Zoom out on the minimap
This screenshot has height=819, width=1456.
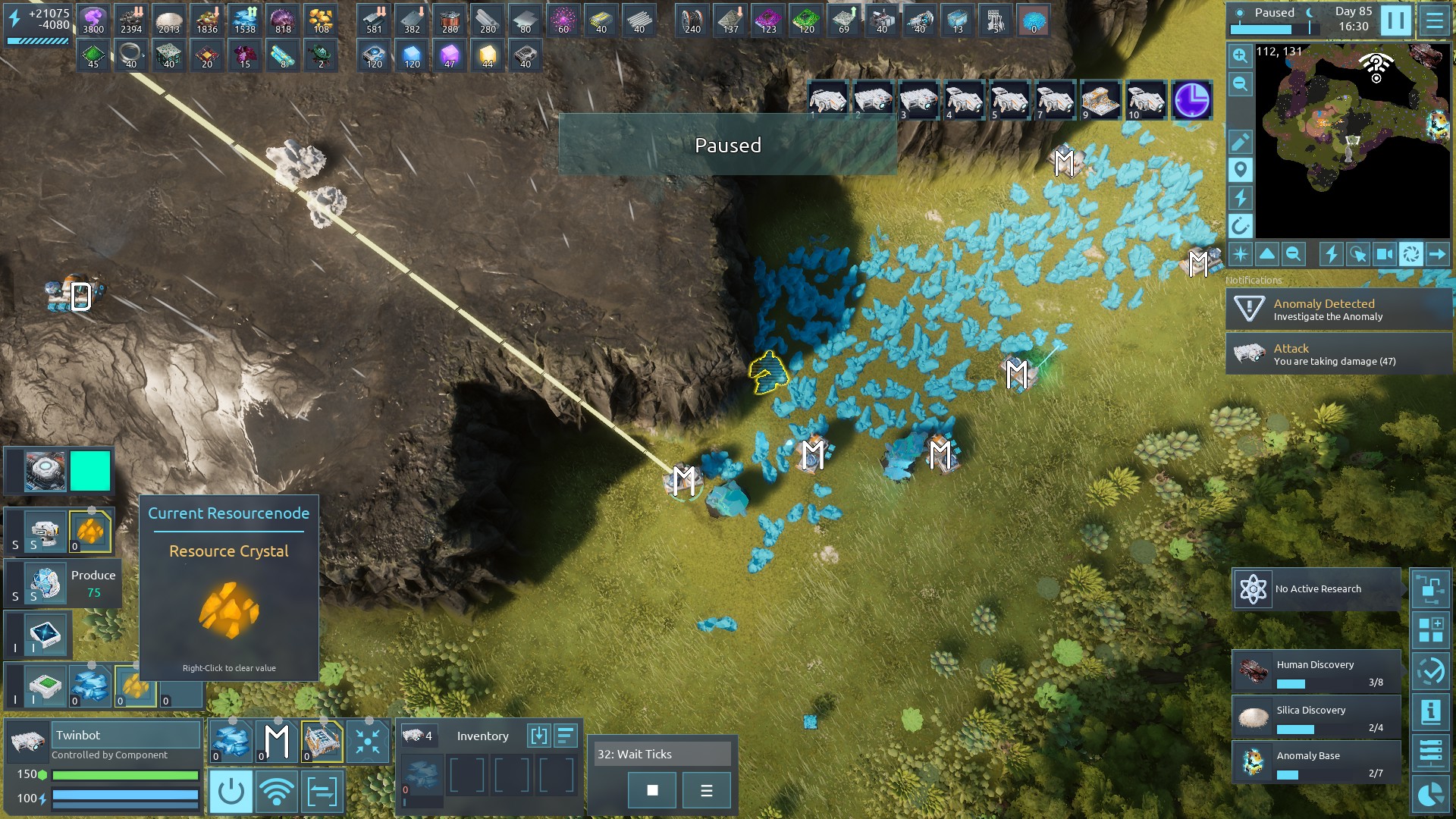click(1240, 84)
